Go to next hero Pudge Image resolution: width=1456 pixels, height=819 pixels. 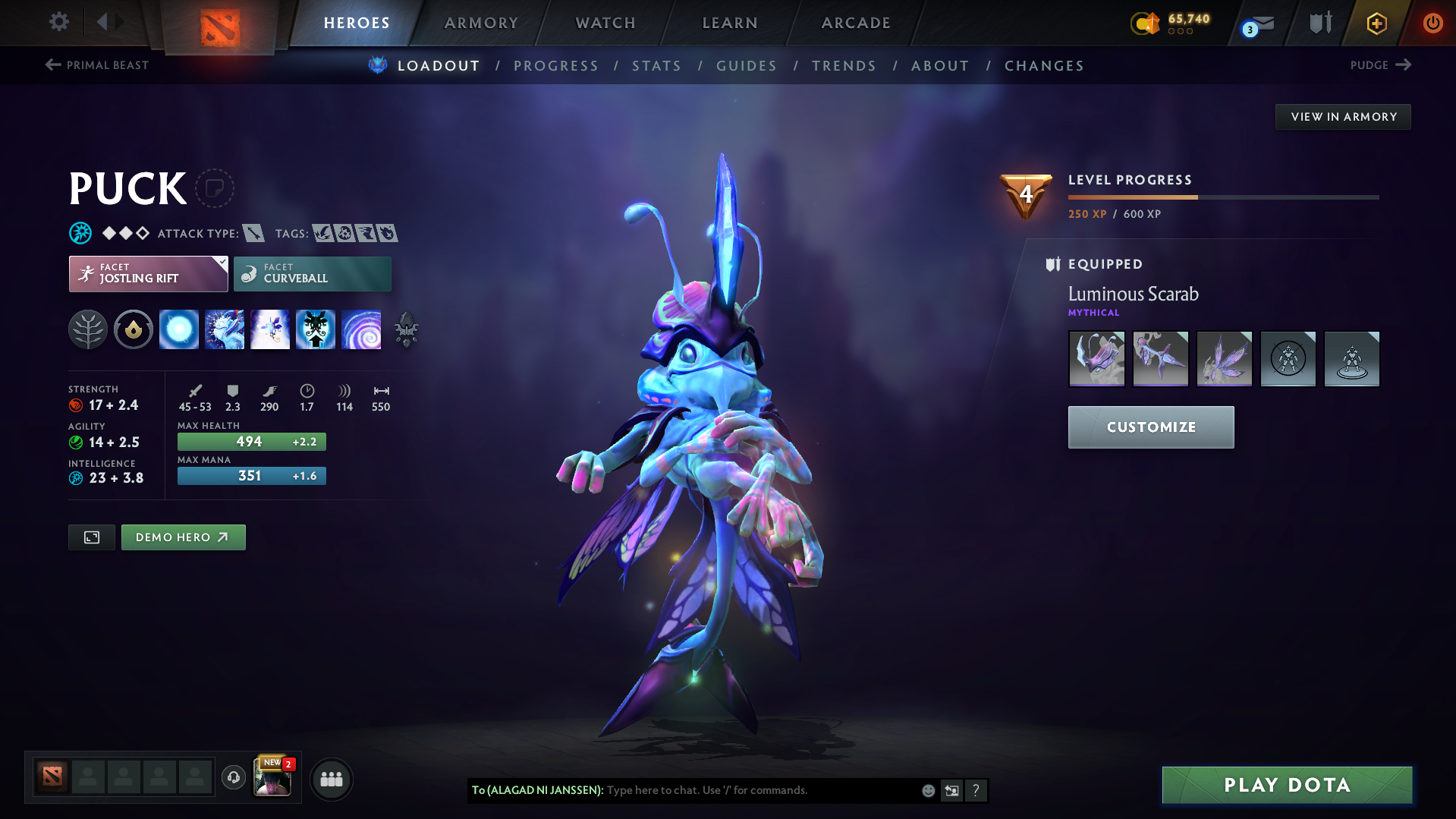coord(1380,65)
